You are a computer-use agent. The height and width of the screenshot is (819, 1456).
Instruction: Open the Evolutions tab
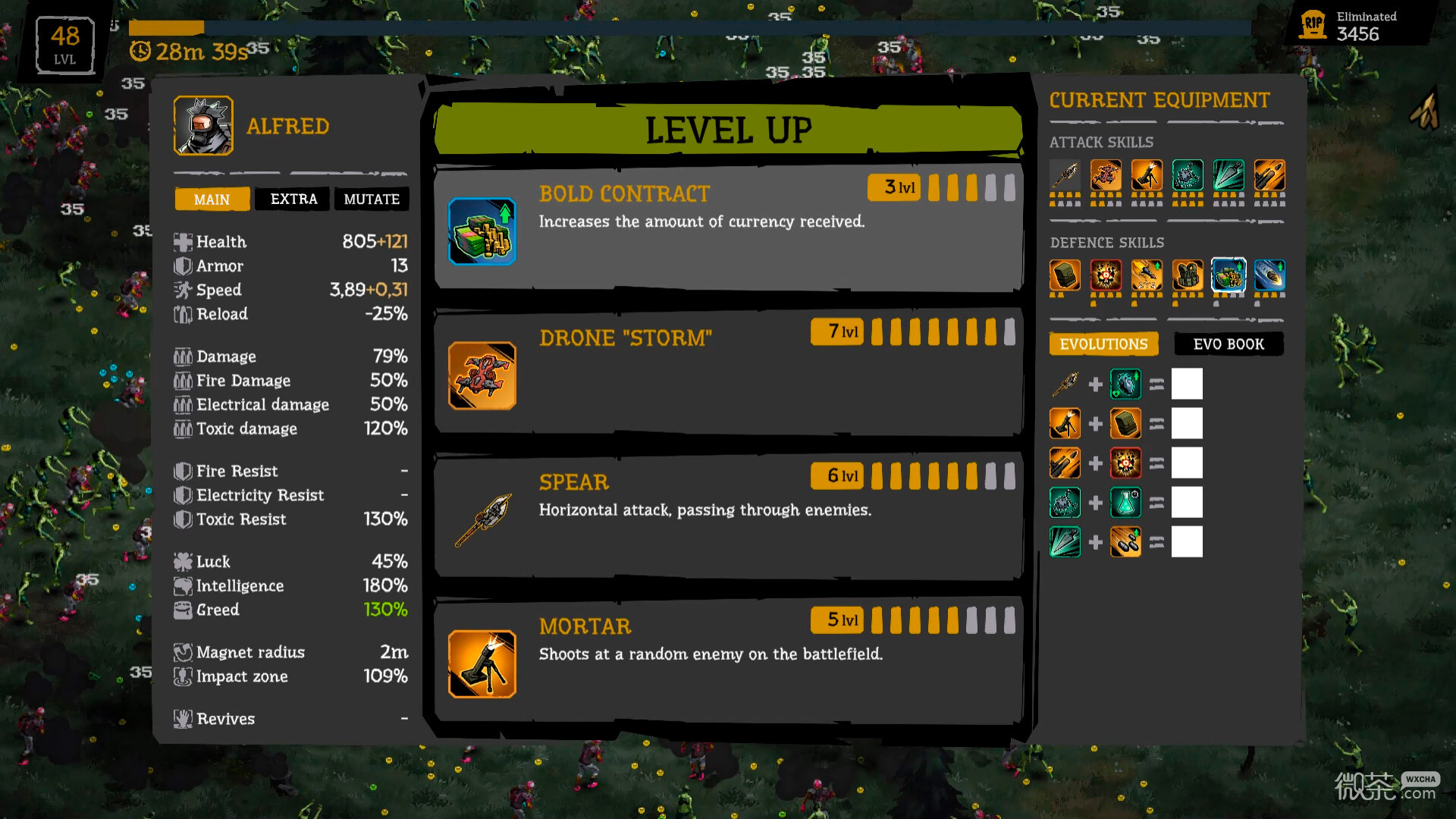(x=1103, y=344)
